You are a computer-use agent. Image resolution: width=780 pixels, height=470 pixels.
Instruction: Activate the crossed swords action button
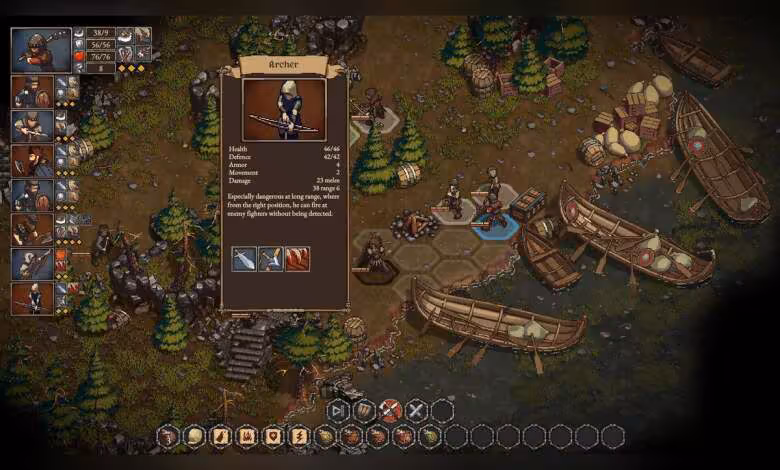tap(416, 410)
